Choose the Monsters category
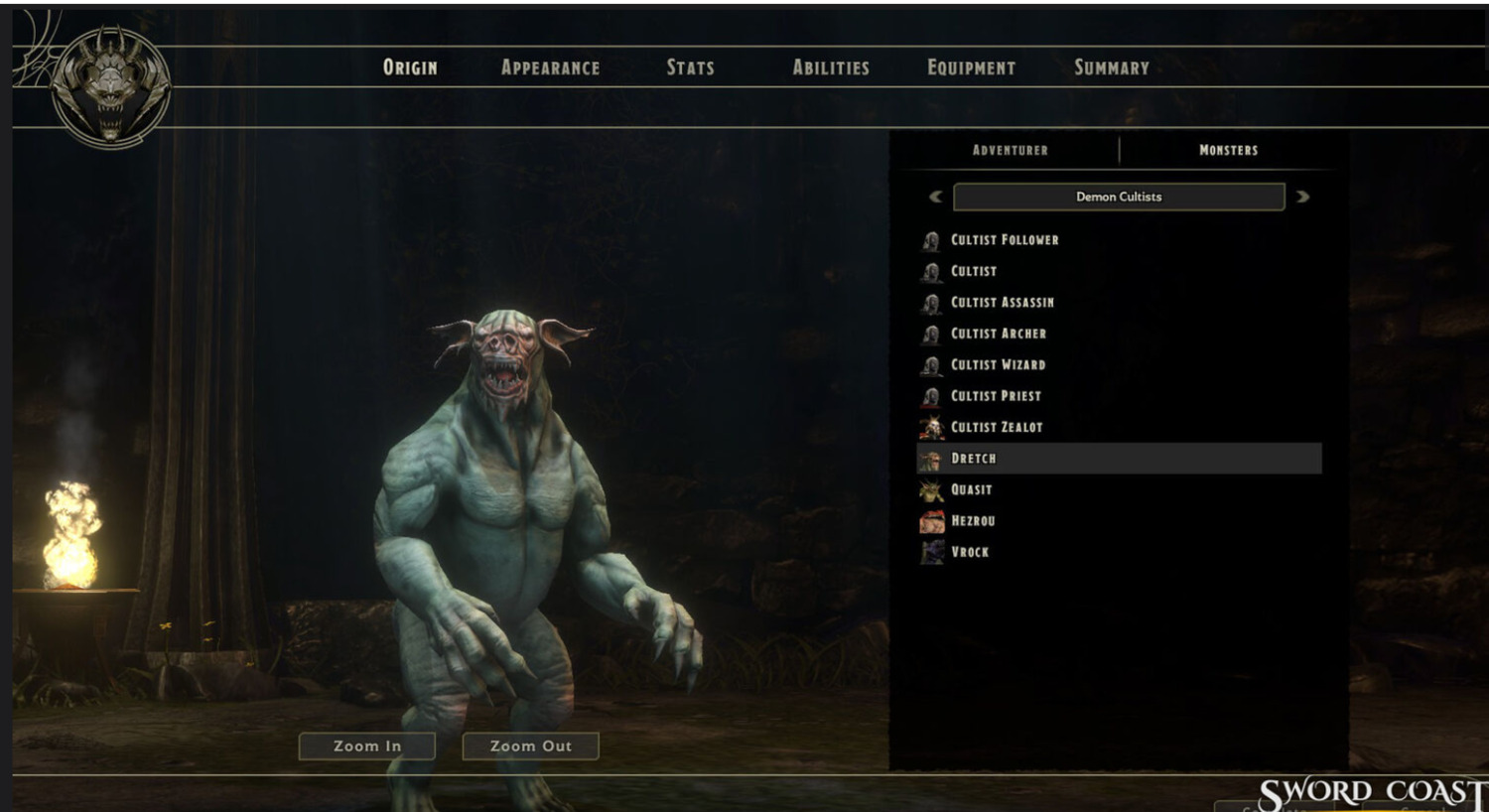The image size is (1489, 812). pyautogui.click(x=1228, y=150)
